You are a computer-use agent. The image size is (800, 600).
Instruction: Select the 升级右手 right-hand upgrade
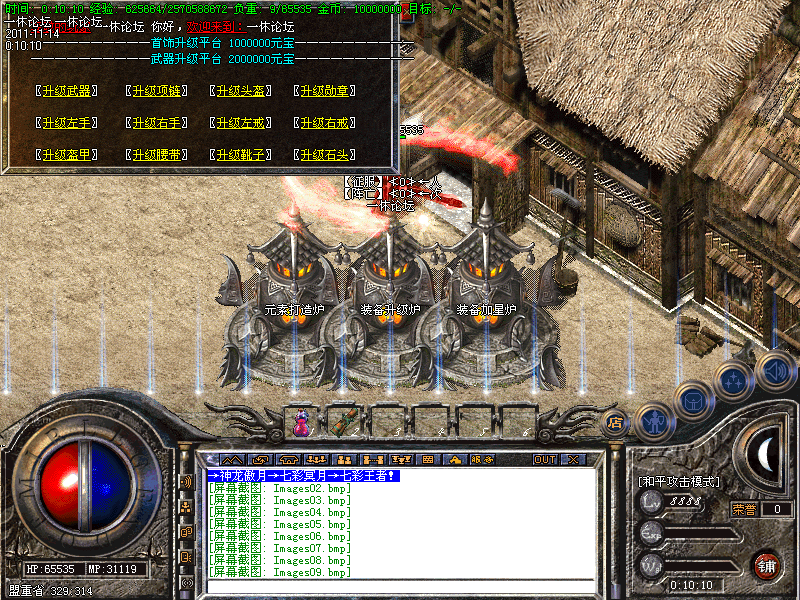tap(154, 123)
